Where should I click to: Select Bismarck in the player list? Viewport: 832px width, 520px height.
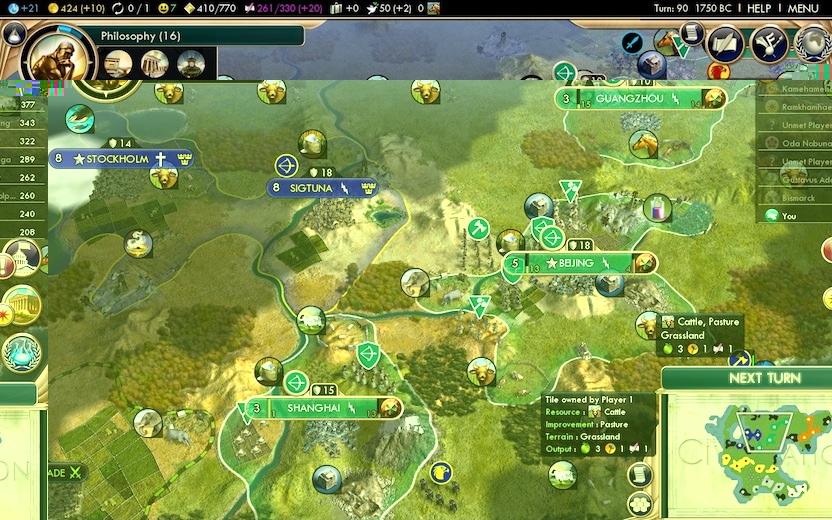pos(790,198)
